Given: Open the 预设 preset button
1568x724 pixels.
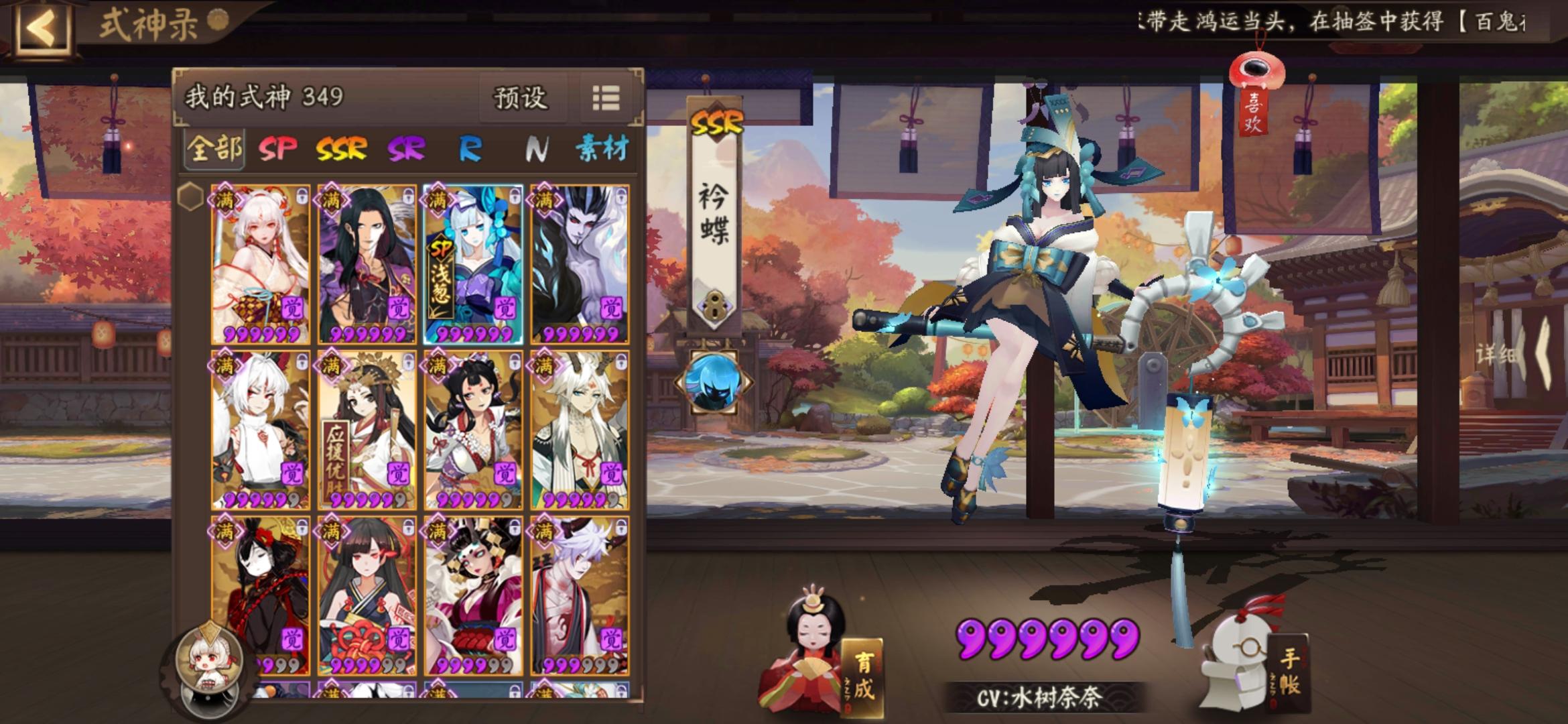Looking at the screenshot, I should click(522, 99).
